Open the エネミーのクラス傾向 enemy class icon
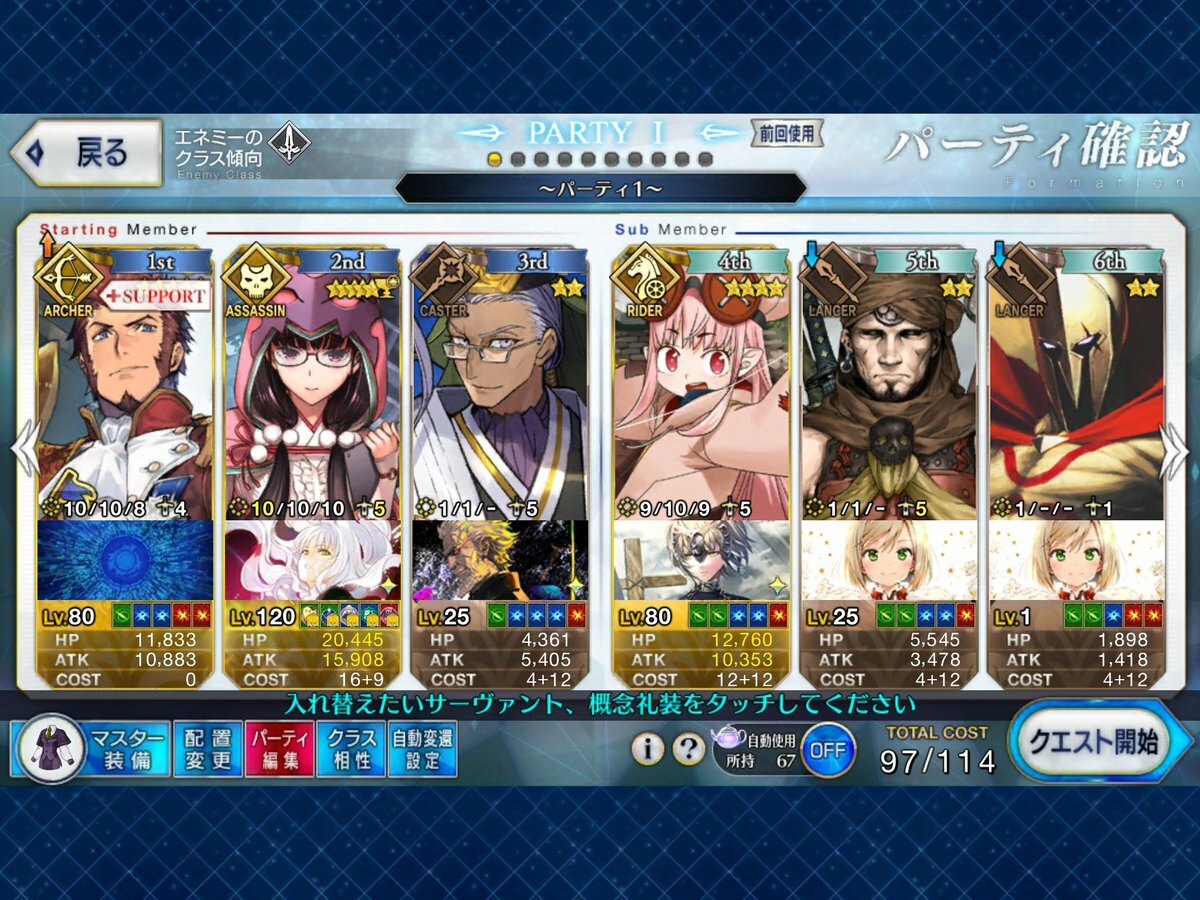Screen dimensions: 1200x900 [x=289, y=141]
